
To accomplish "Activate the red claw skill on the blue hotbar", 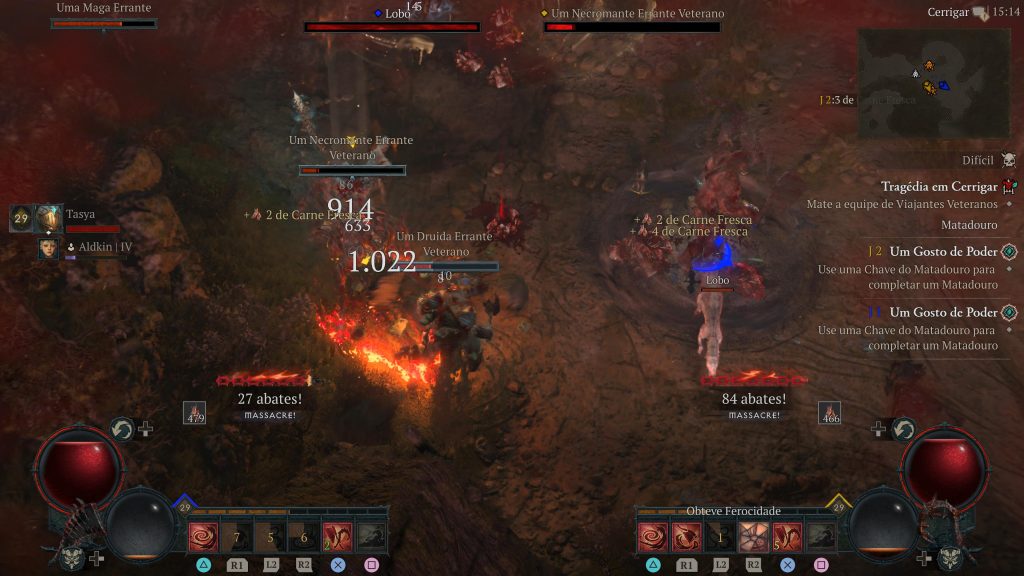I will coord(338,537).
